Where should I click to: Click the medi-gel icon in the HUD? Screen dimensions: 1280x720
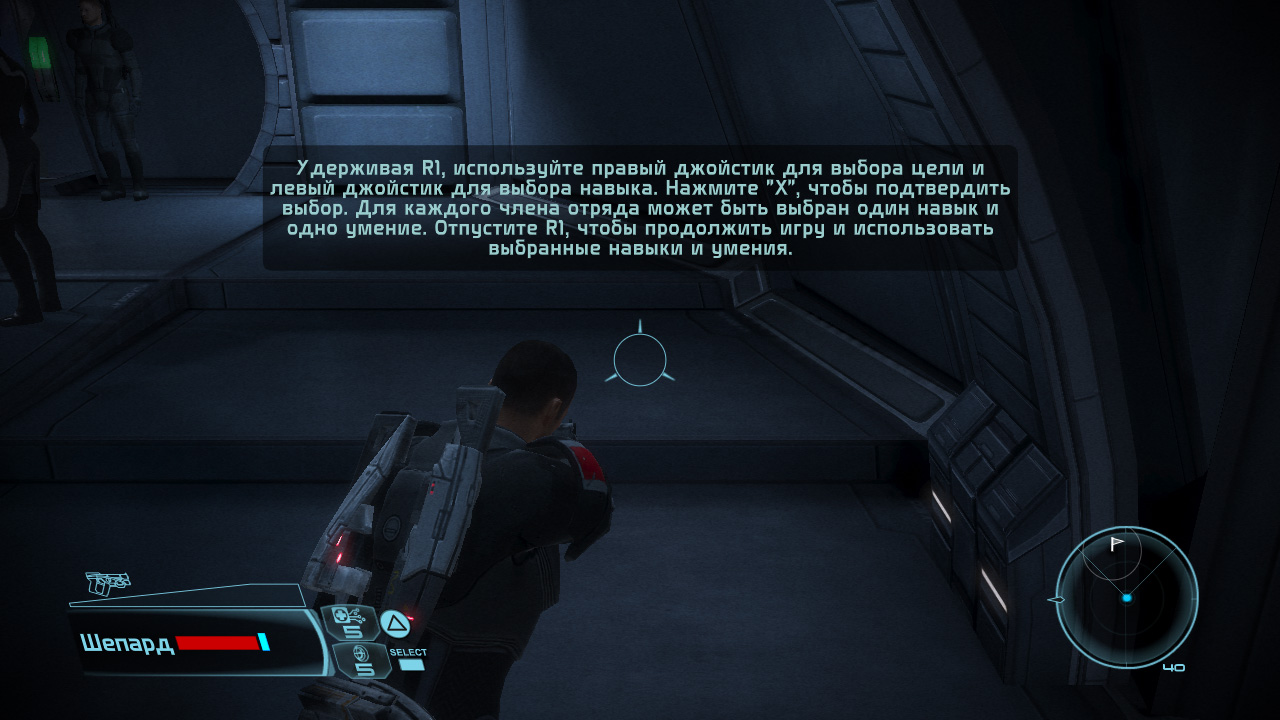[350, 622]
